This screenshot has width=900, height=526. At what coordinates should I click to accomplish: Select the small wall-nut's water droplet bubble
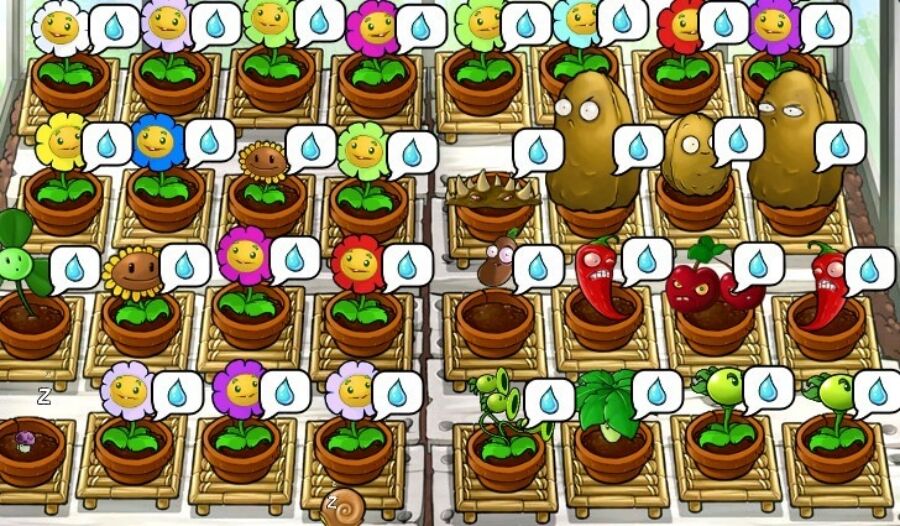(x=739, y=139)
